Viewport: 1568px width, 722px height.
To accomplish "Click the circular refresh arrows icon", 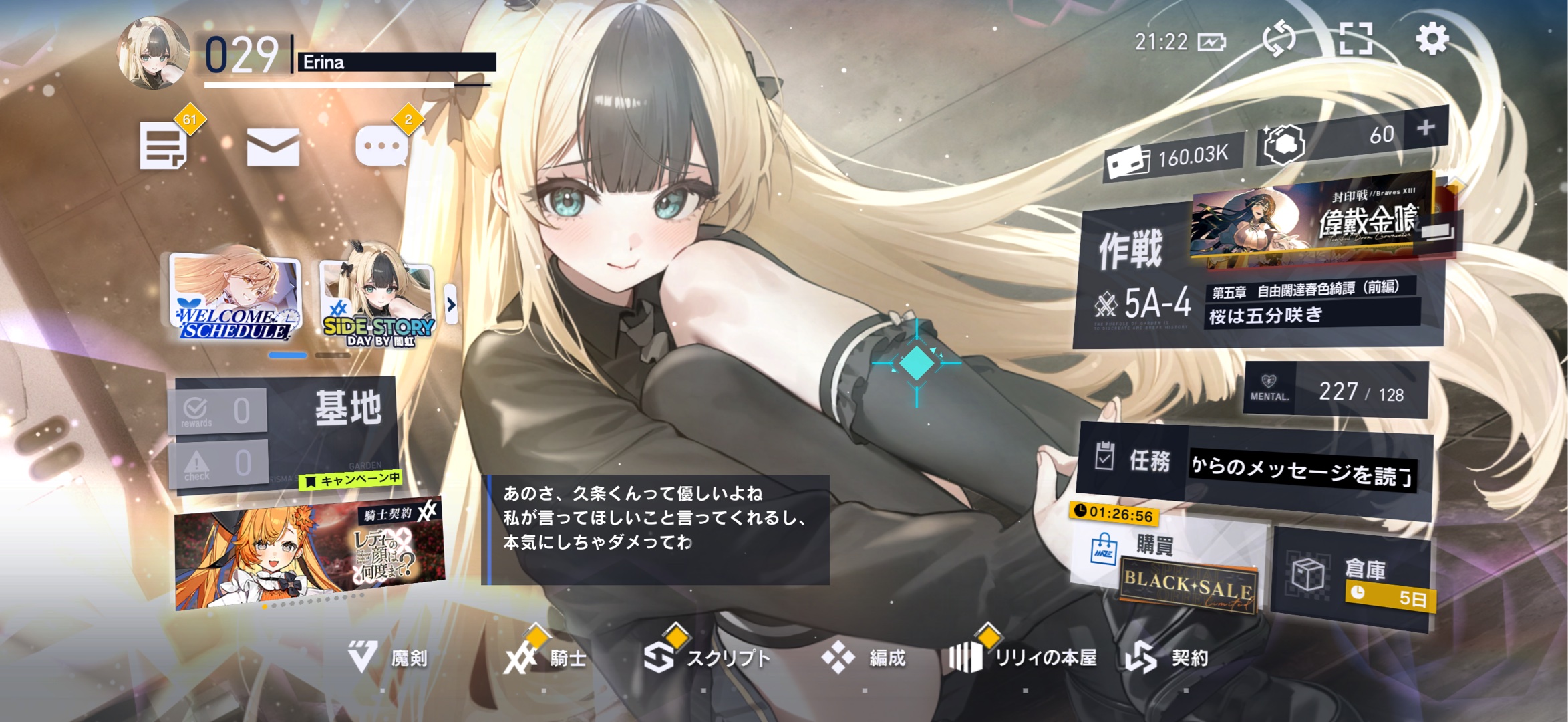I will [x=1279, y=39].
